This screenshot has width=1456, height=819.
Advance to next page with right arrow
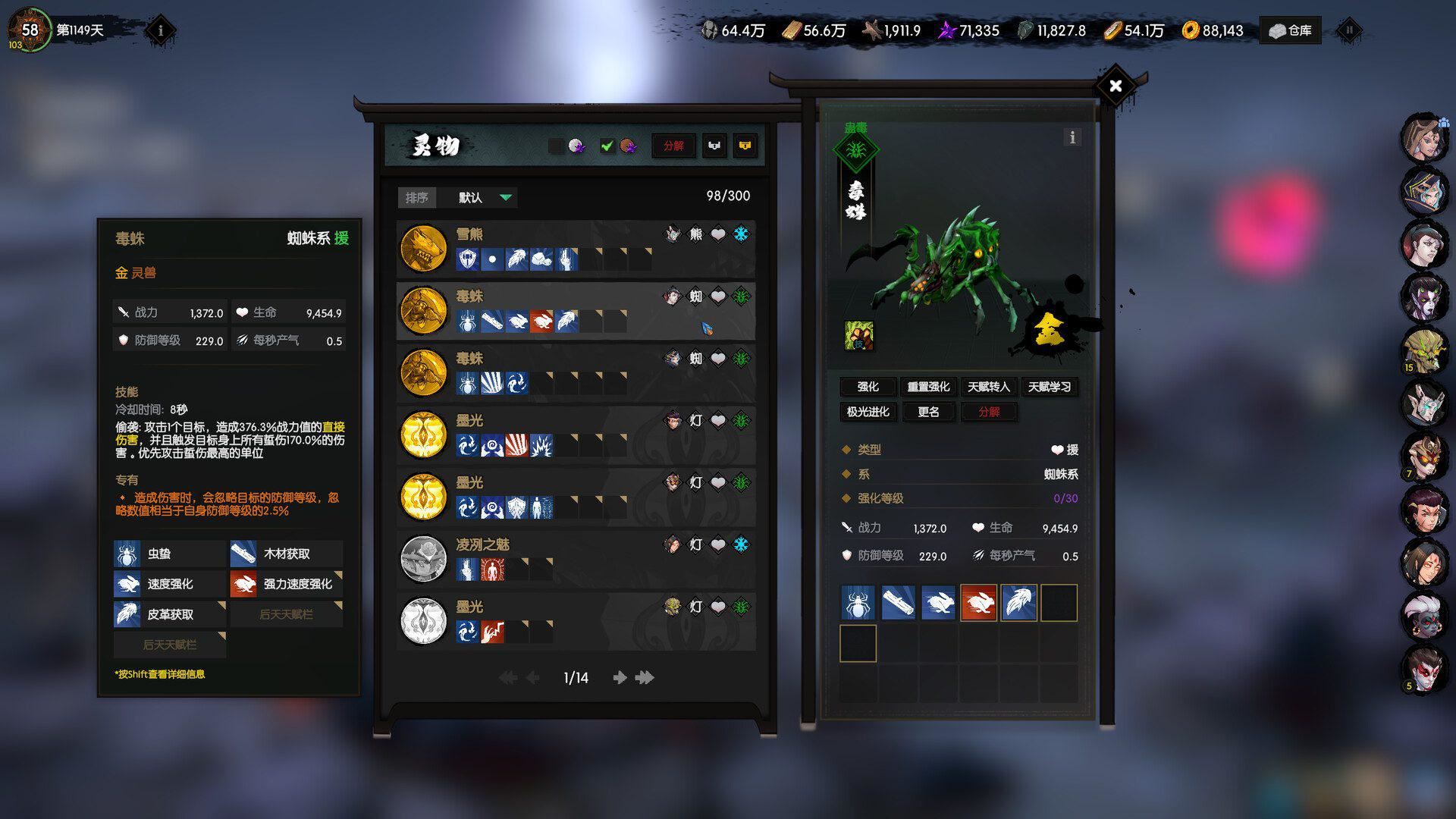point(620,678)
